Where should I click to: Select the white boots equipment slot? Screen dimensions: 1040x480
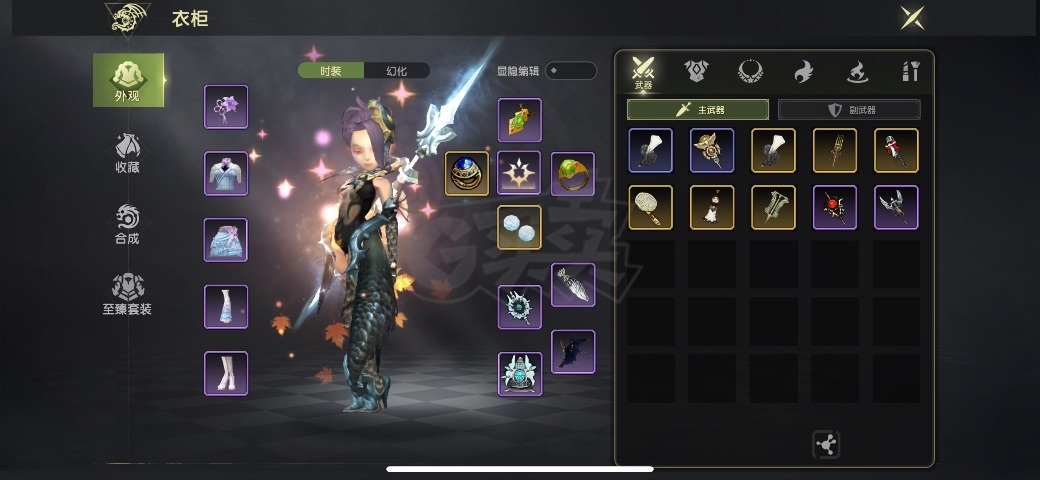point(226,373)
